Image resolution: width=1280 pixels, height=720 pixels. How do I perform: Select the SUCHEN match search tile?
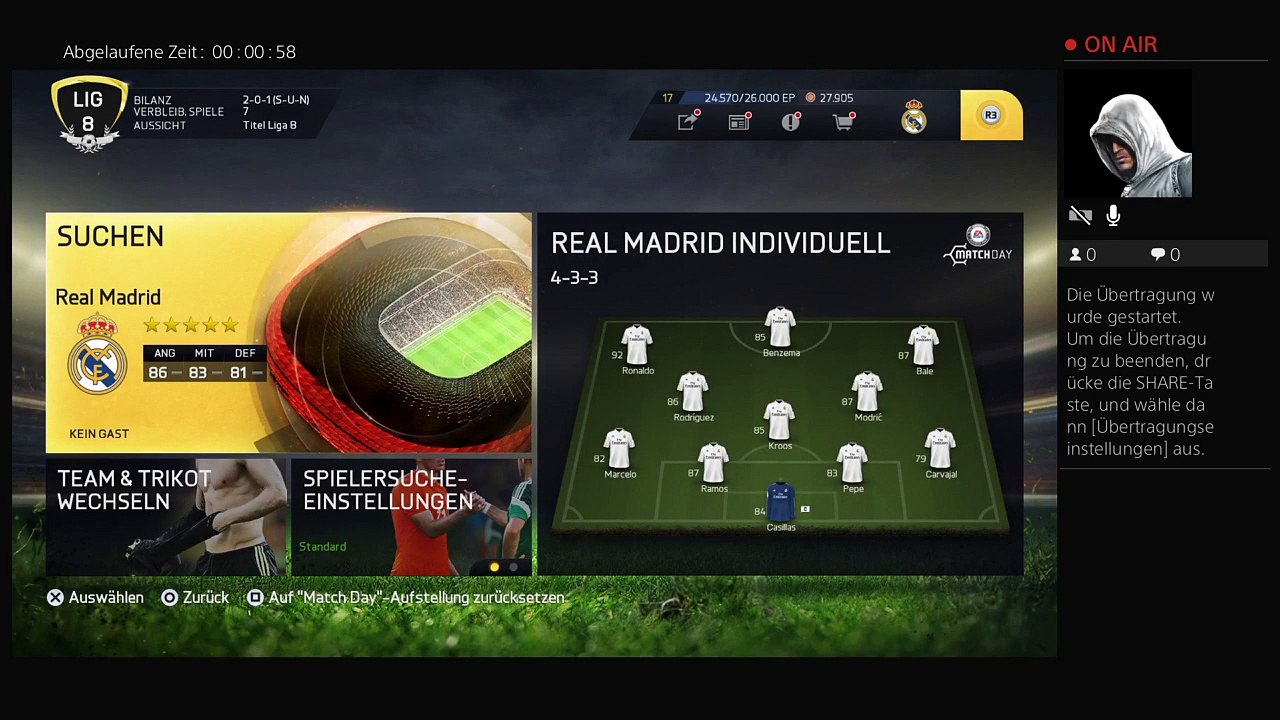click(288, 332)
